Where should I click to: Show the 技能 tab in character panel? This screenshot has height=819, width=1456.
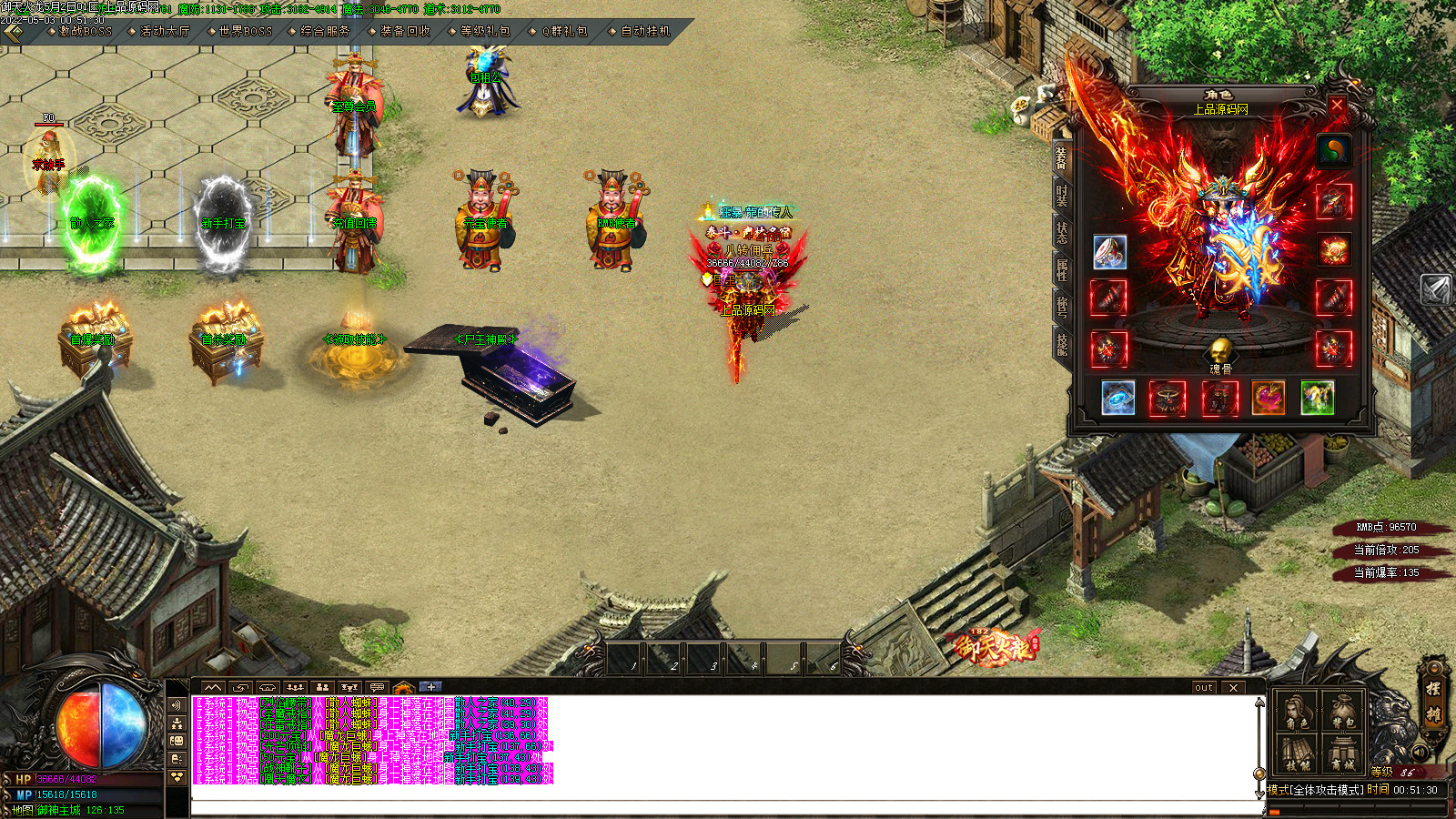[1061, 343]
